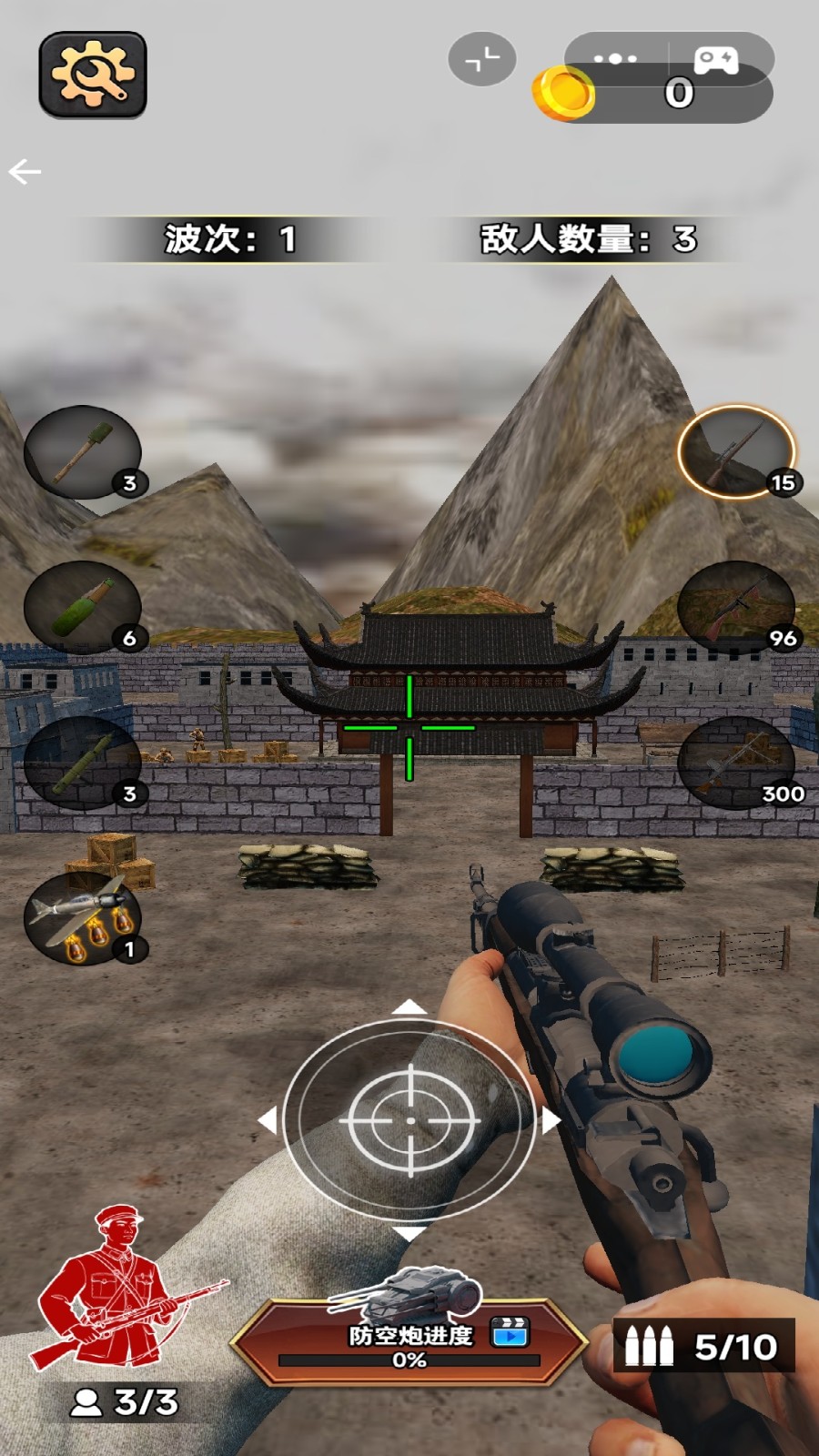Equip the rocket launcher with 3 ammo
The image size is (819, 1456).
pos(83,763)
